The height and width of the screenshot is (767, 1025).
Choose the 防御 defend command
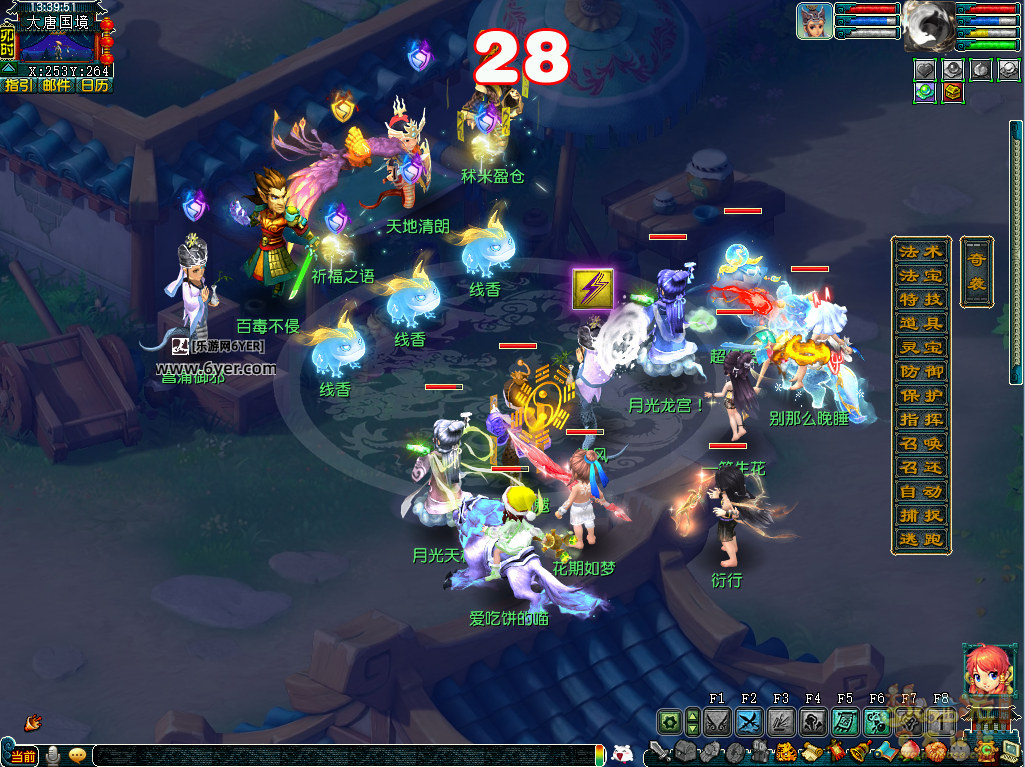(x=920, y=371)
